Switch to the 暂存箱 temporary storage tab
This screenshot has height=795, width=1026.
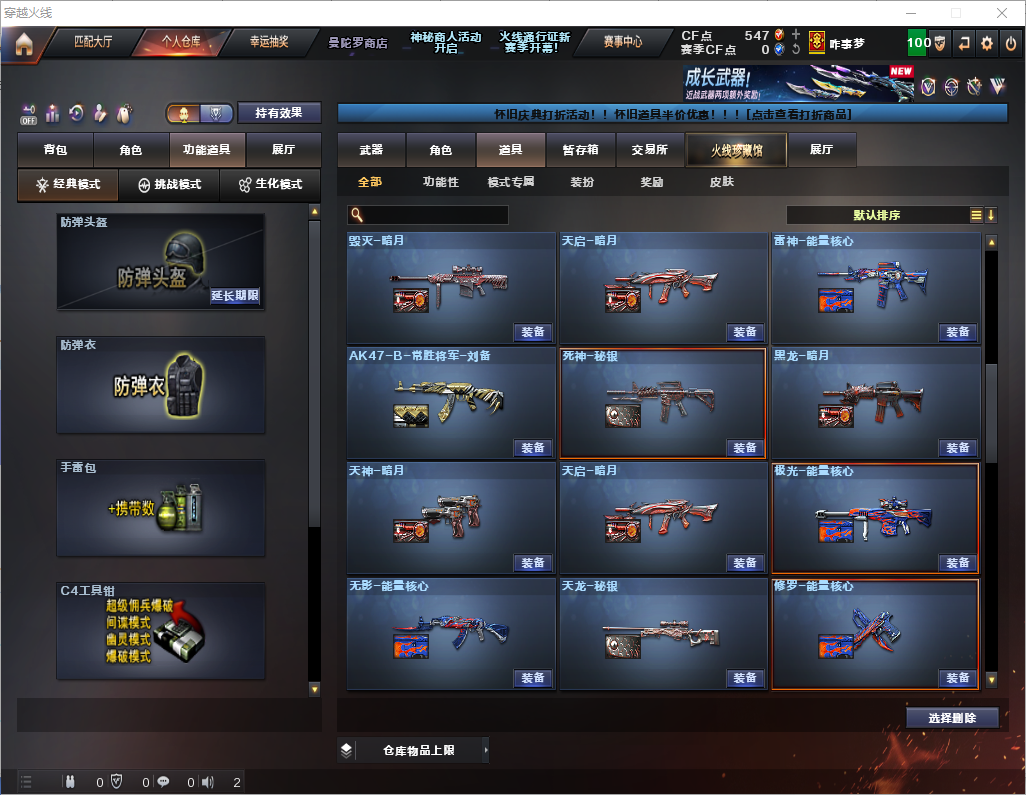click(x=580, y=150)
